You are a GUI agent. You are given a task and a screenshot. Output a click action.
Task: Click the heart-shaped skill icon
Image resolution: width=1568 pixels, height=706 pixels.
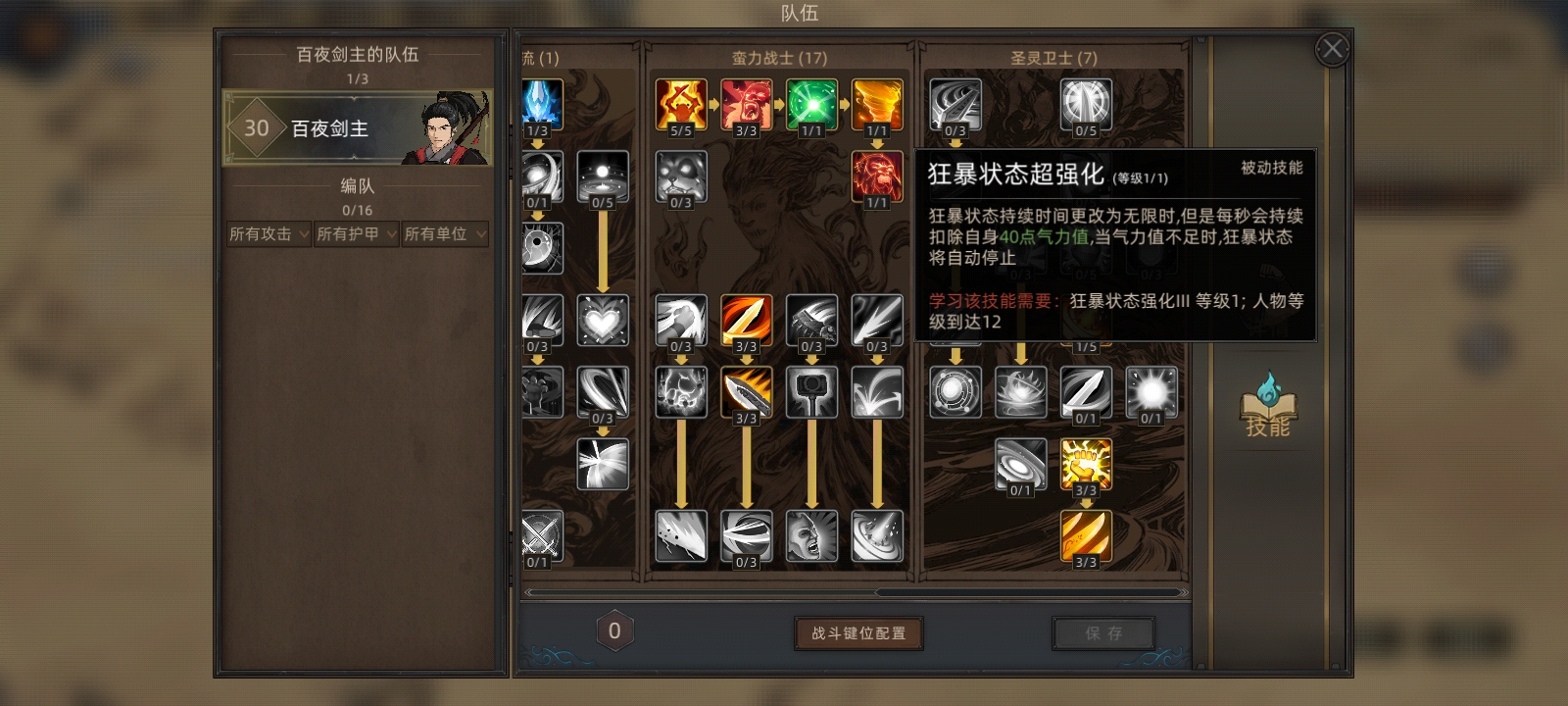click(603, 321)
